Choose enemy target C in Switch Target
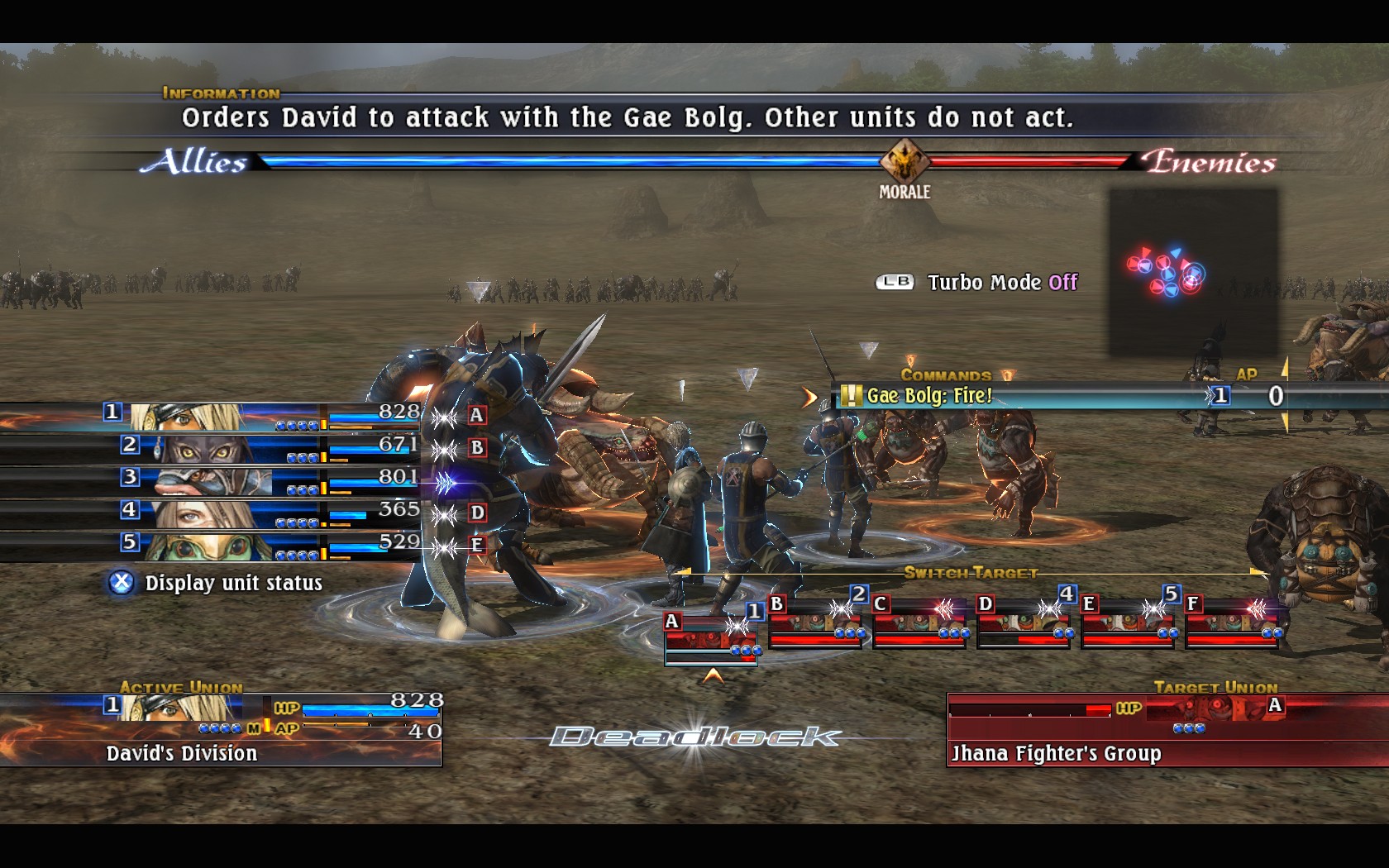Image resolution: width=1389 pixels, height=868 pixels. tap(919, 622)
